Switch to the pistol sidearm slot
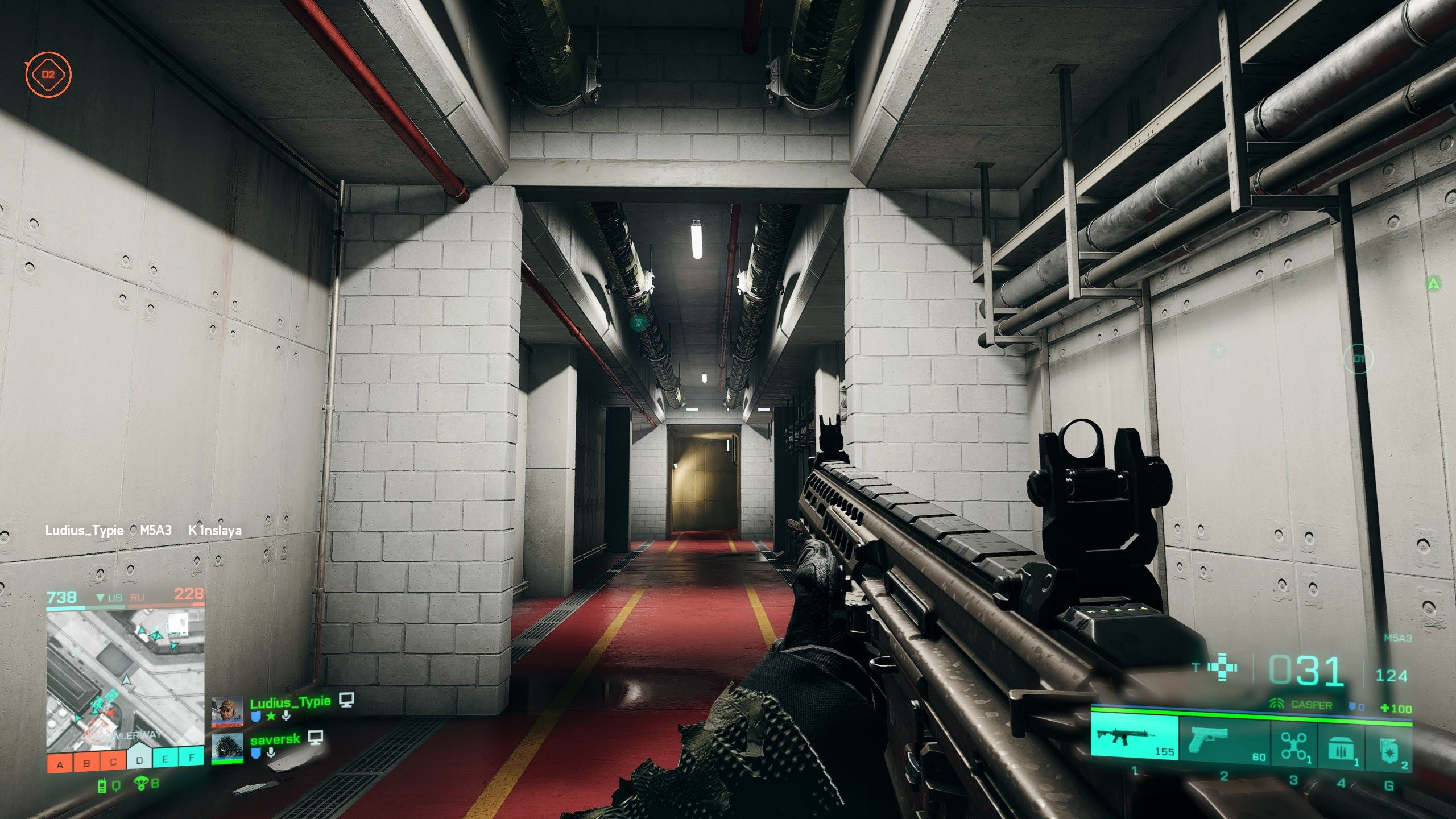Image resolution: width=1456 pixels, height=819 pixels. click(1223, 739)
